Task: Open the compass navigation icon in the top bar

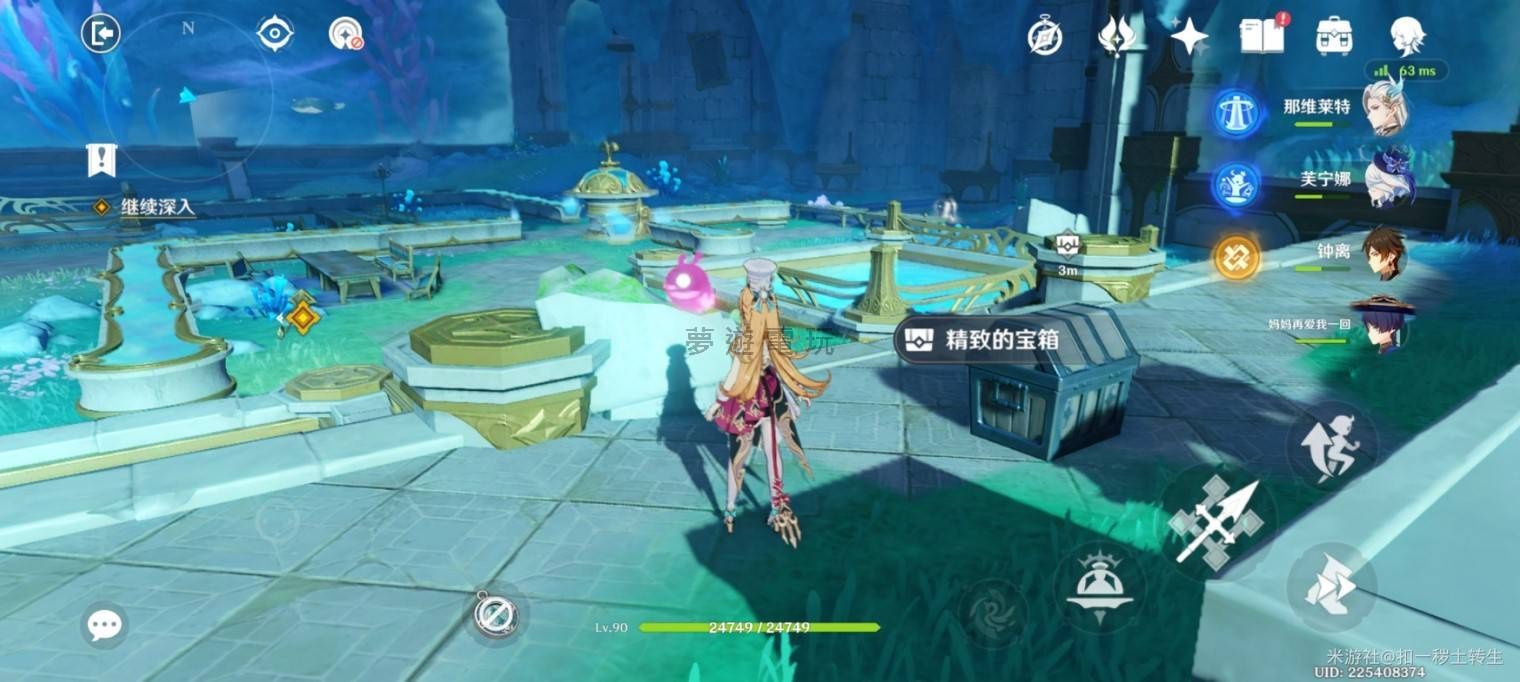Action: pyautogui.click(x=1045, y=37)
